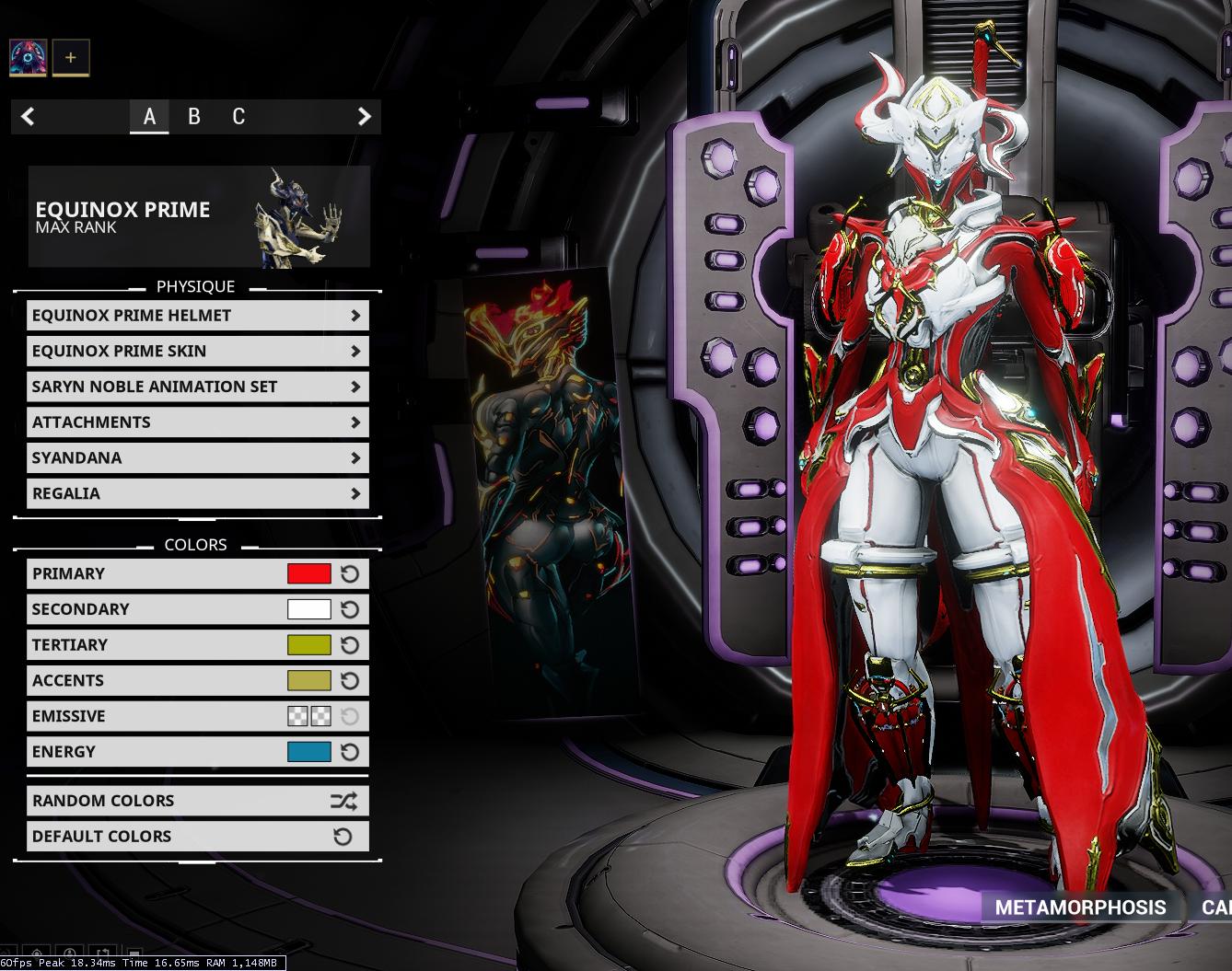Open the Equinox Prime Skin selection

coord(197,351)
